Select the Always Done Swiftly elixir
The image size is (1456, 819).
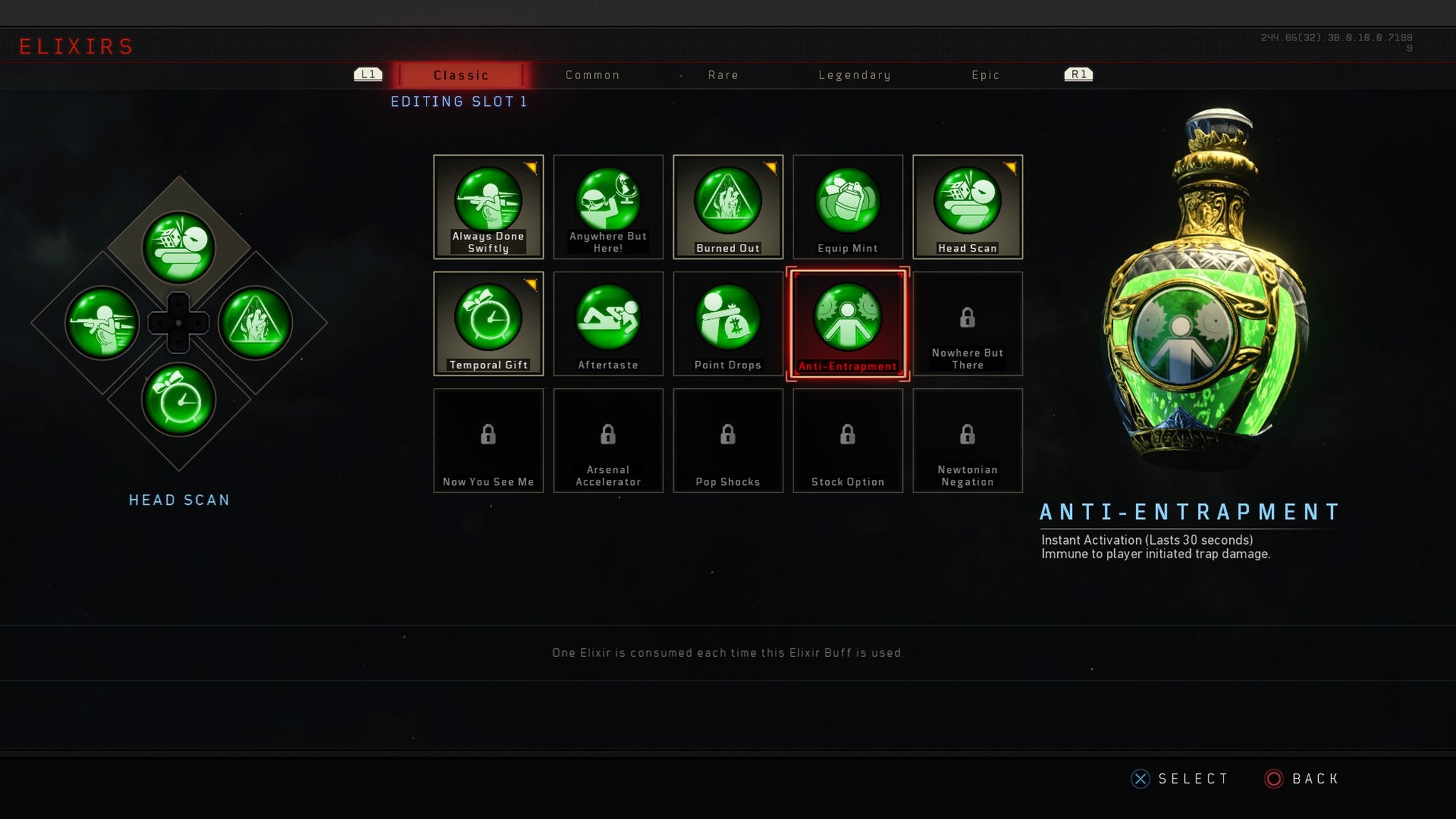[x=488, y=206]
